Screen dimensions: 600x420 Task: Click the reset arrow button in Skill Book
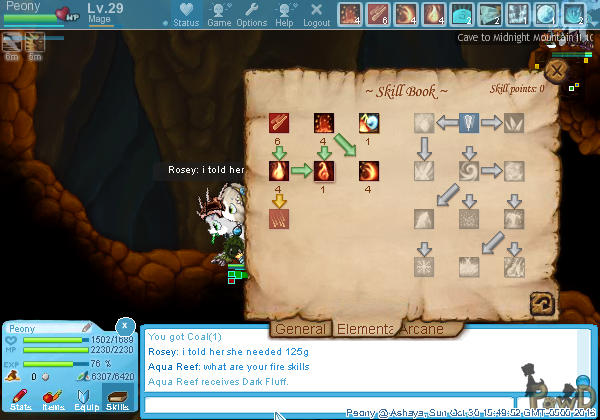point(543,302)
